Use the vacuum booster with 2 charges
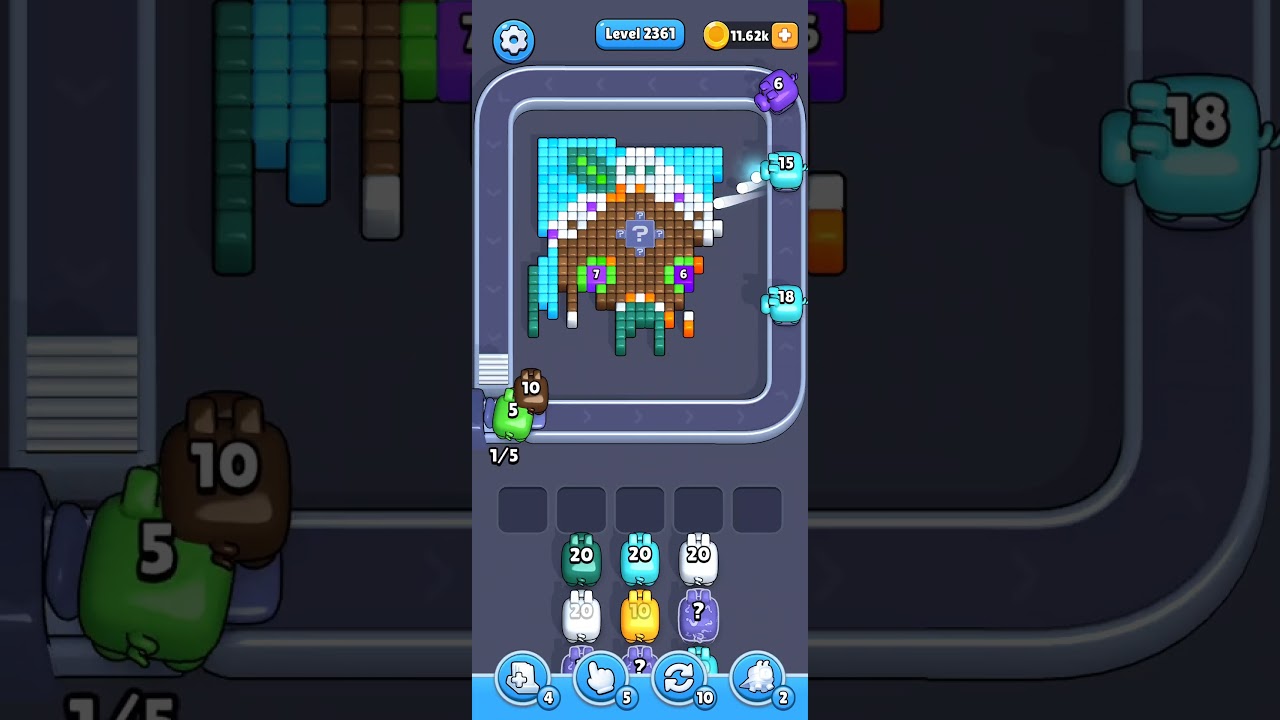 click(758, 678)
